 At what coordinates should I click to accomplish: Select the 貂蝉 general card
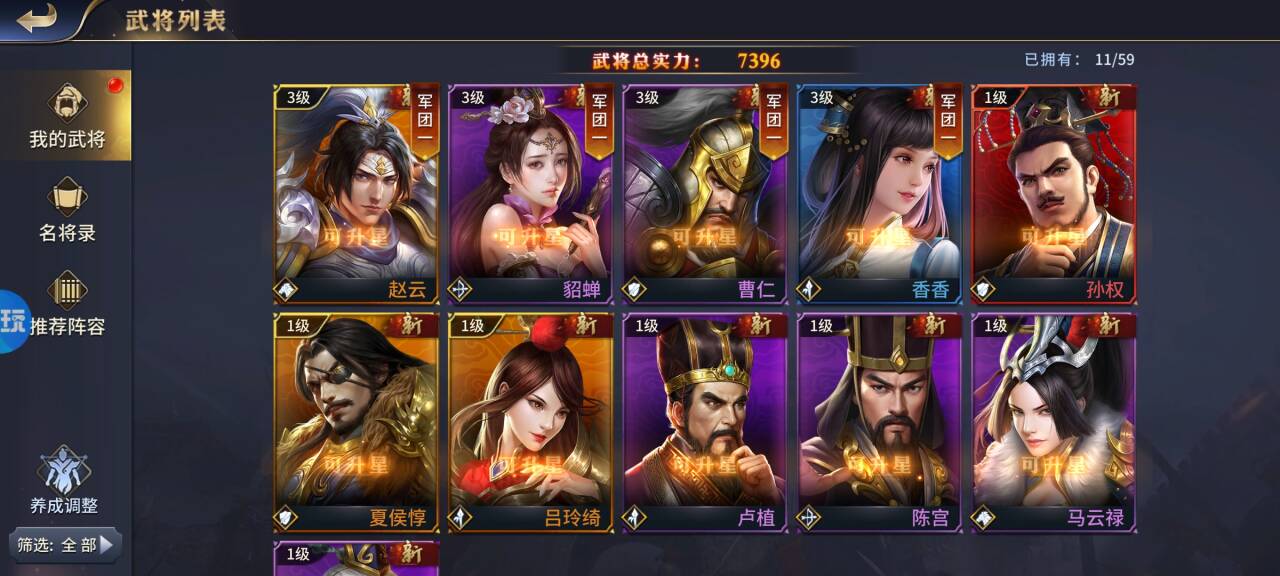pyautogui.click(x=531, y=194)
